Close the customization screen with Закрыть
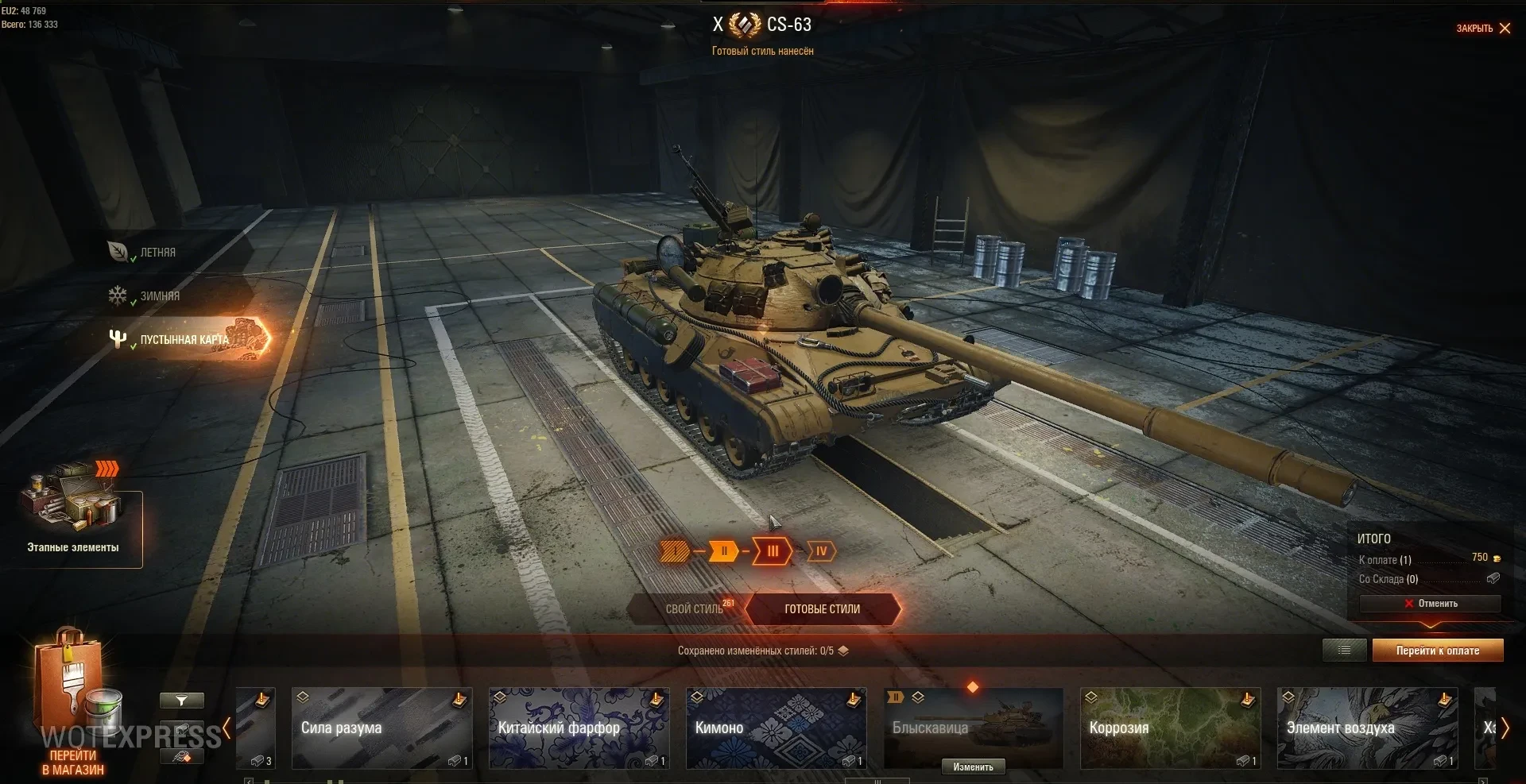This screenshot has width=1526, height=784. tap(1483, 29)
